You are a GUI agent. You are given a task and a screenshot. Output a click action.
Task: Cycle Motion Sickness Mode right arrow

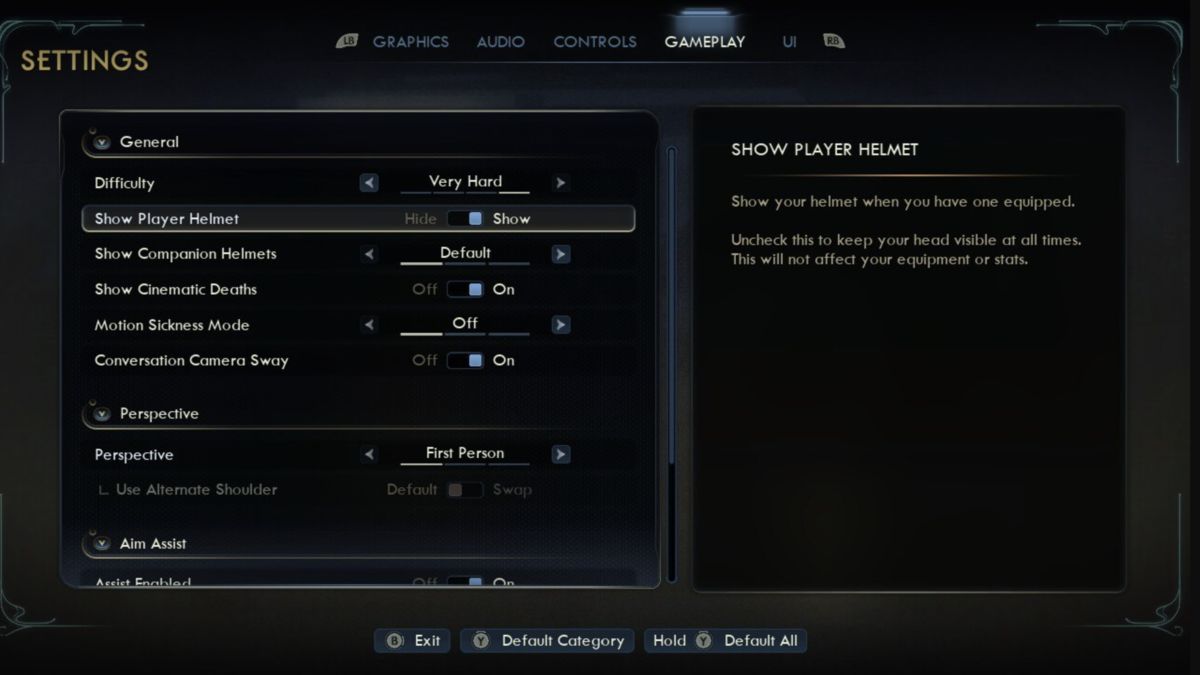560,325
